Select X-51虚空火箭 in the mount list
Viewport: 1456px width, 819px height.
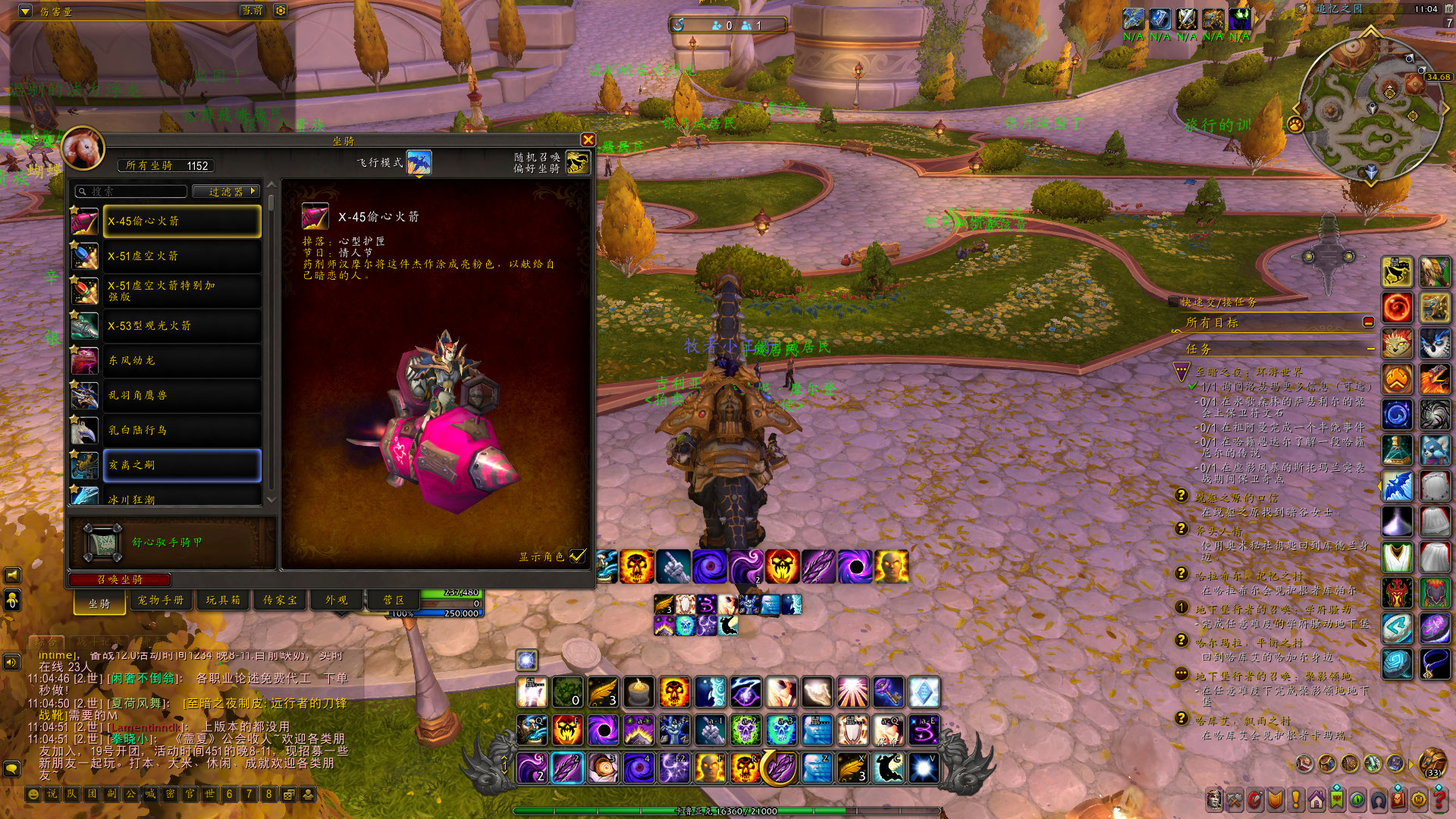pos(182,256)
